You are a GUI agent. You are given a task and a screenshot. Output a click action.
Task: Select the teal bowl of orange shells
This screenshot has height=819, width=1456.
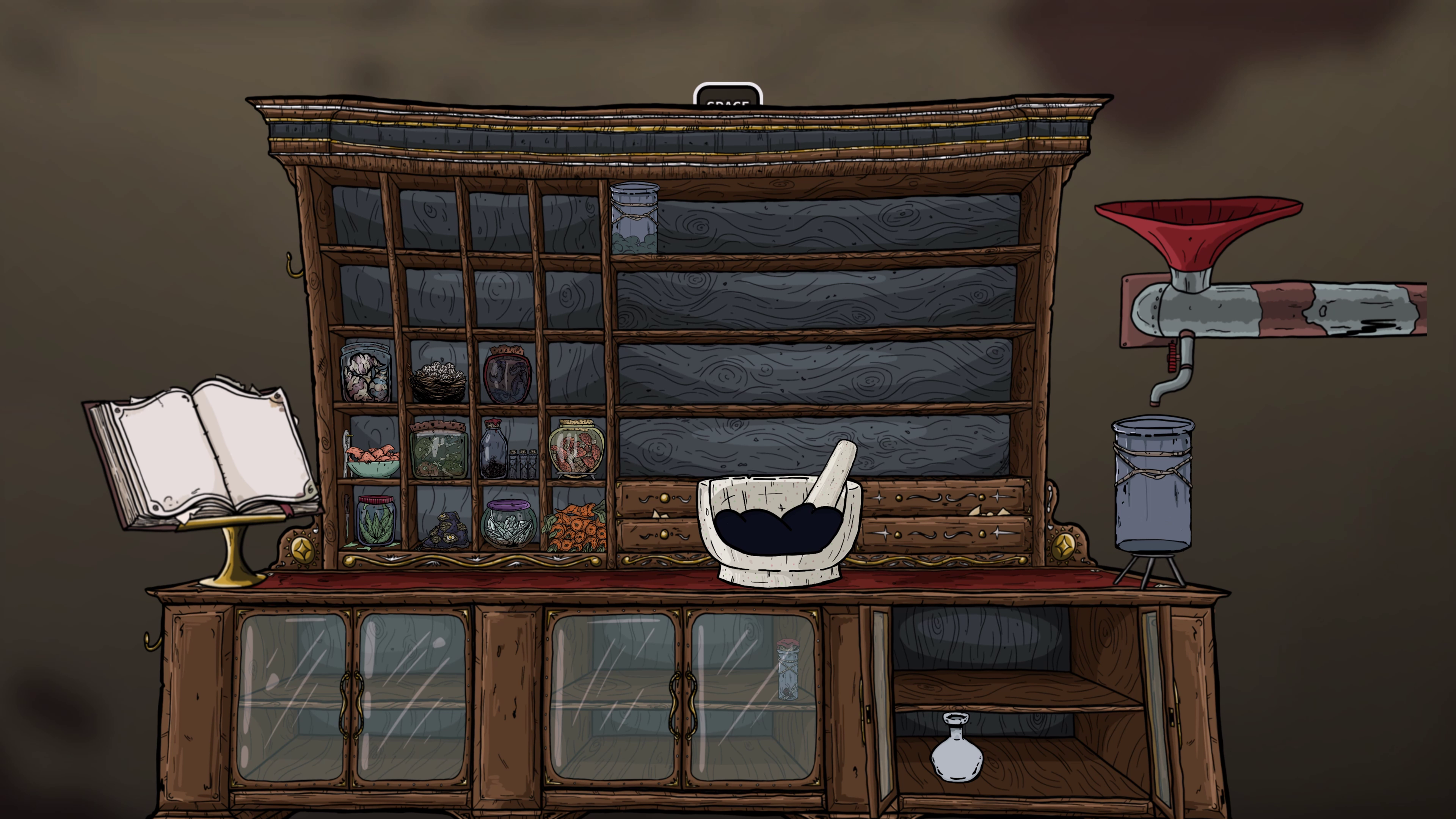pyautogui.click(x=372, y=461)
